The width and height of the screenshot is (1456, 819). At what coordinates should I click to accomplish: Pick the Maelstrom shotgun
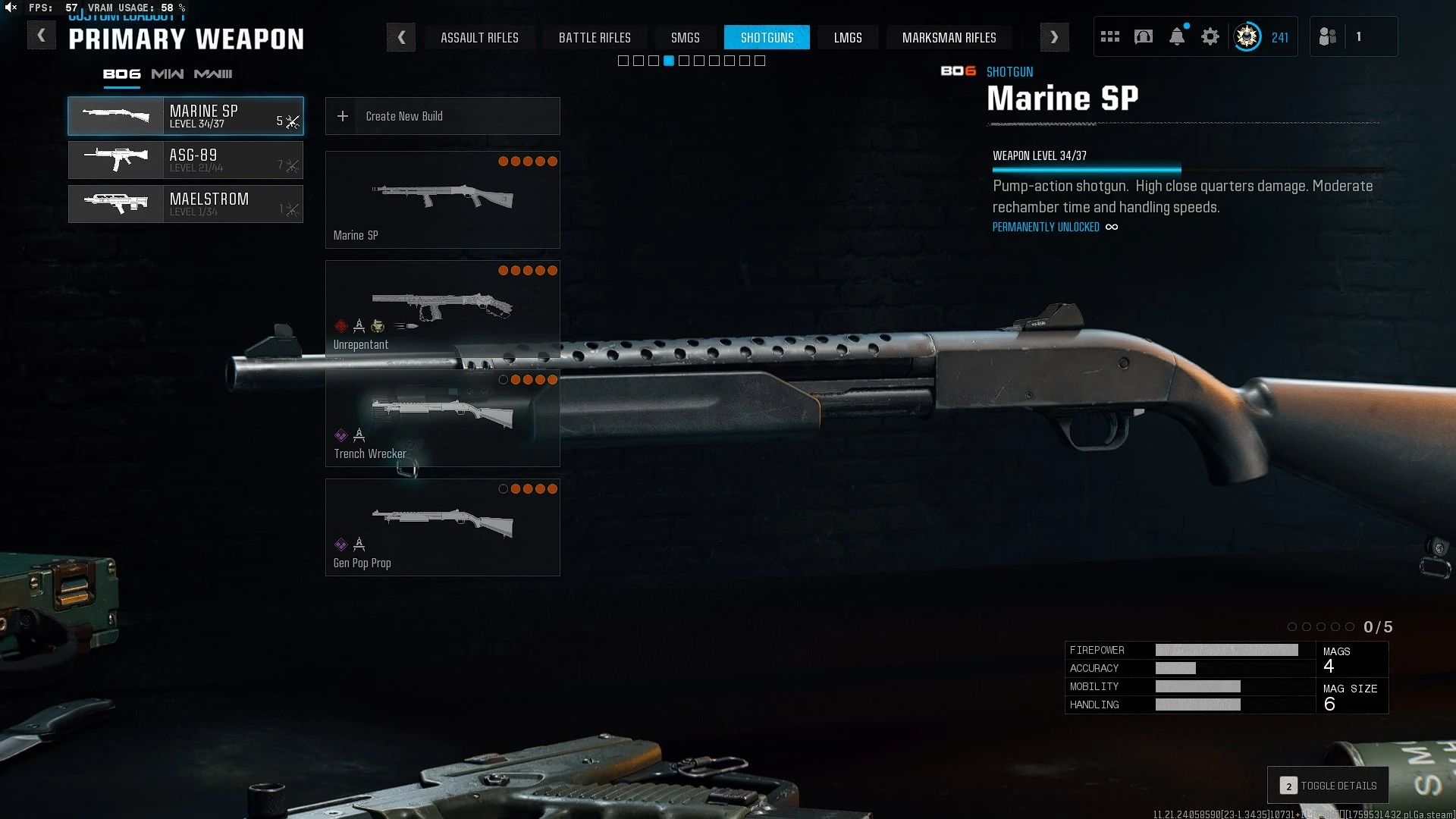pyautogui.click(x=186, y=204)
